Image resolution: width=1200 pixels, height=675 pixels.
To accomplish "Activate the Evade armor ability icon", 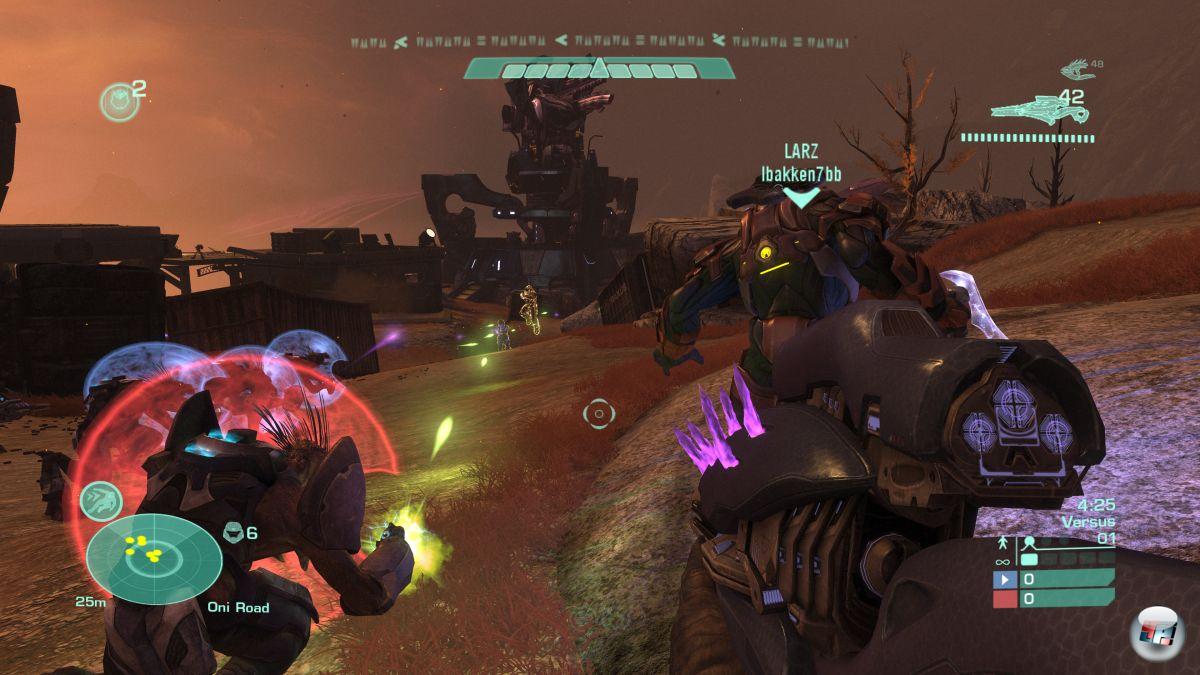I will click(x=101, y=499).
